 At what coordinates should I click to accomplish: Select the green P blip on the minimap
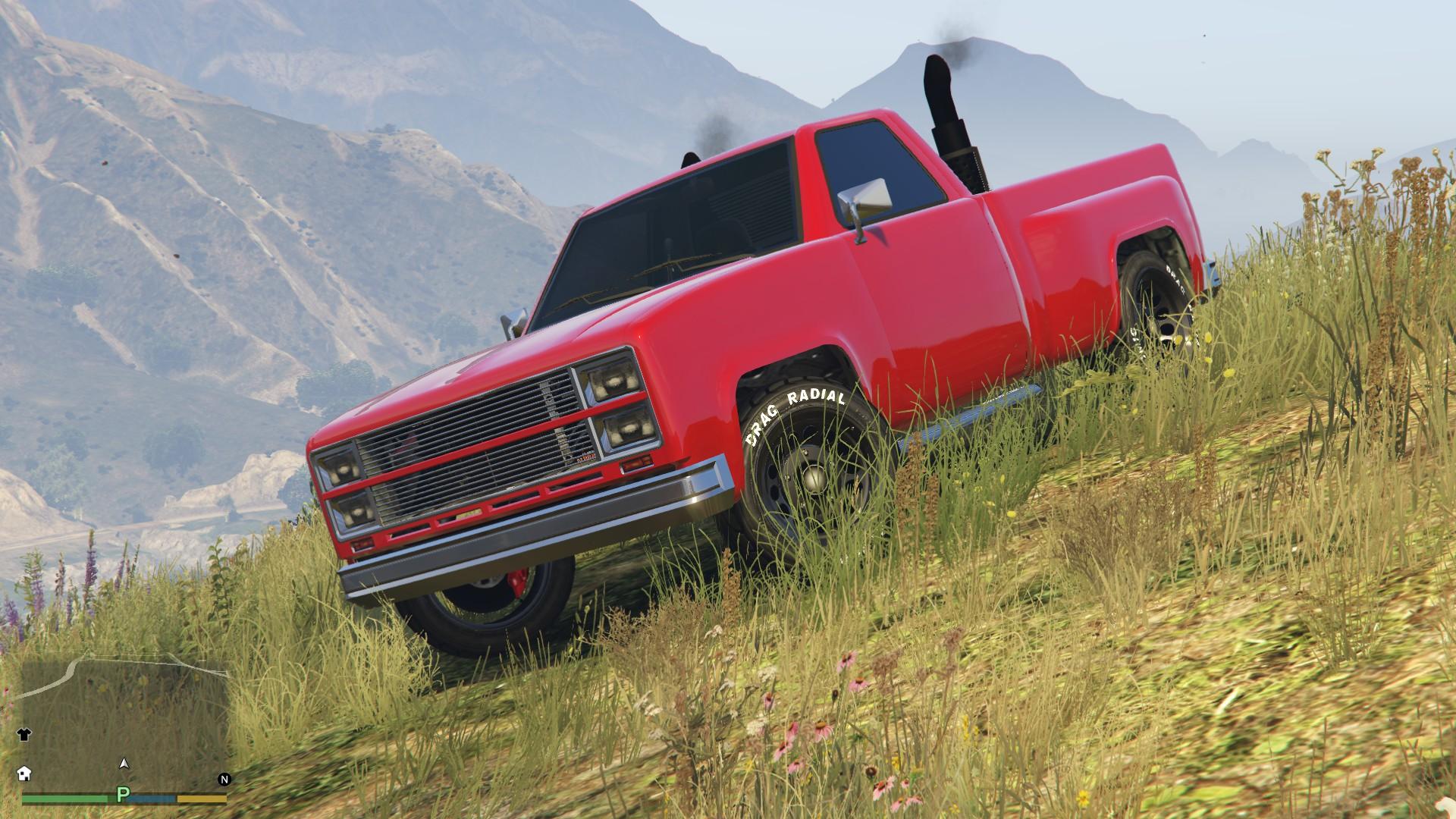tap(123, 795)
